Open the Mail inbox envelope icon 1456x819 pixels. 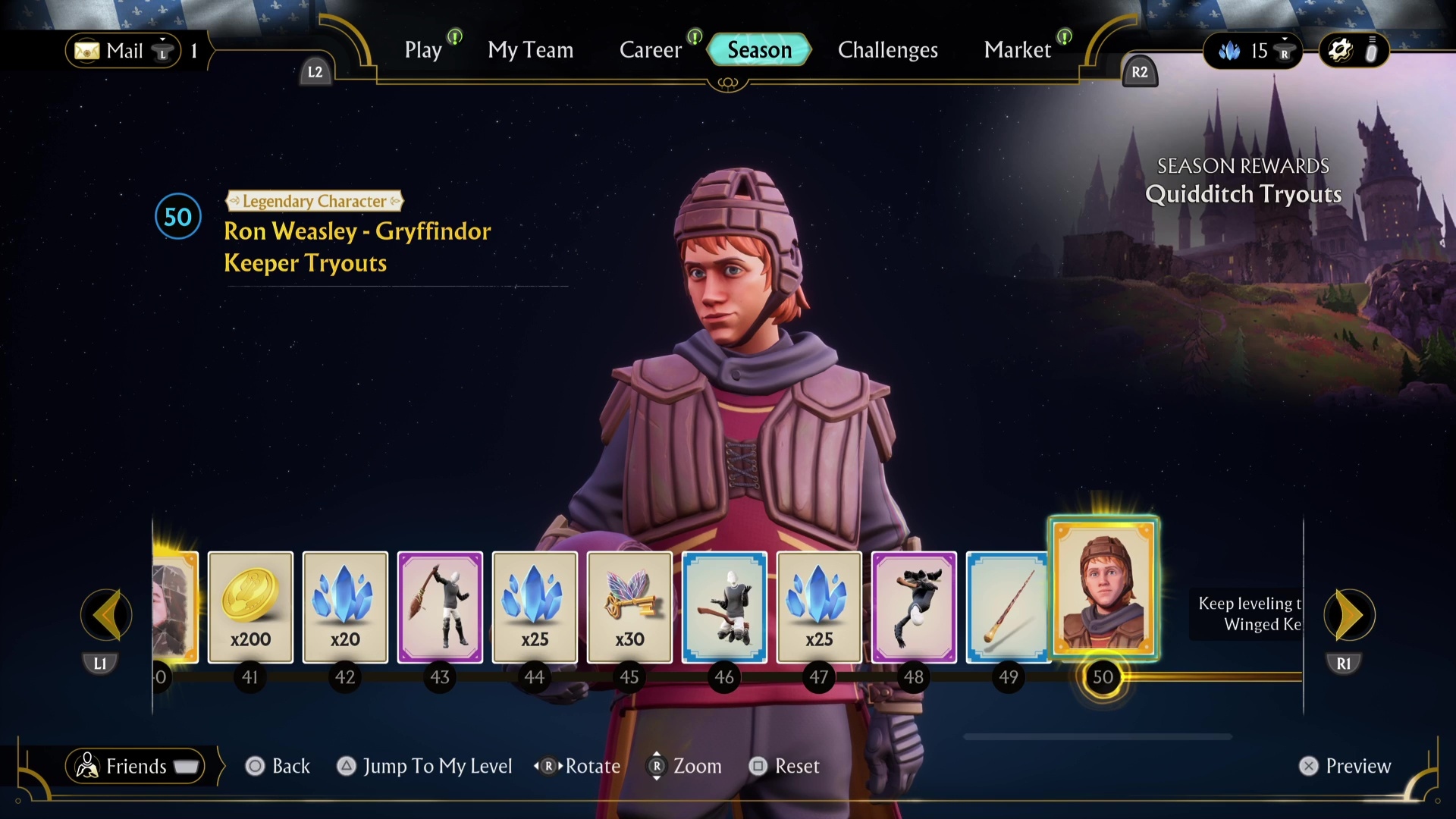(87, 51)
